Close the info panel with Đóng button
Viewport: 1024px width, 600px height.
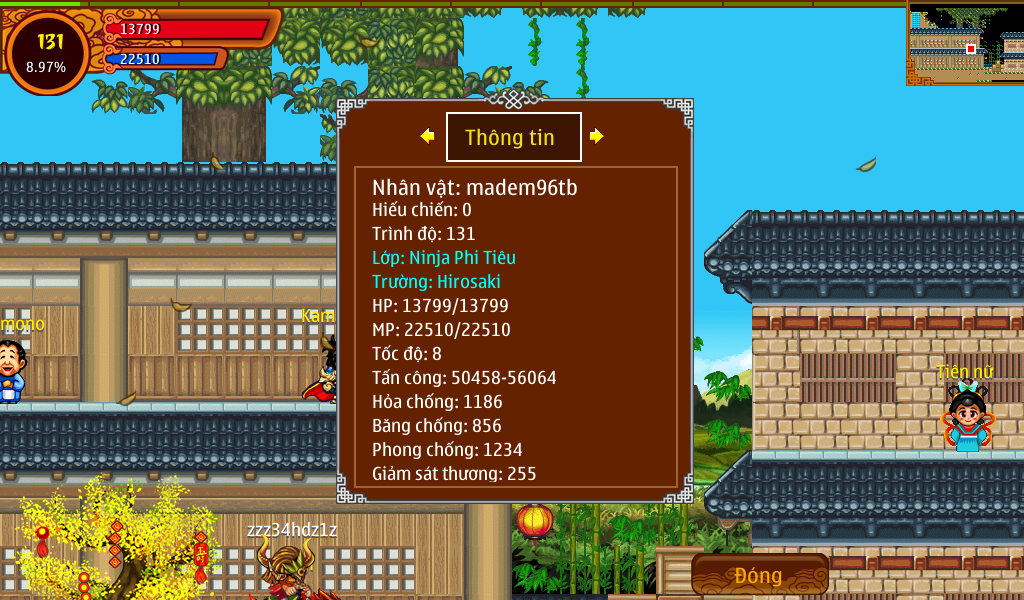tap(759, 575)
